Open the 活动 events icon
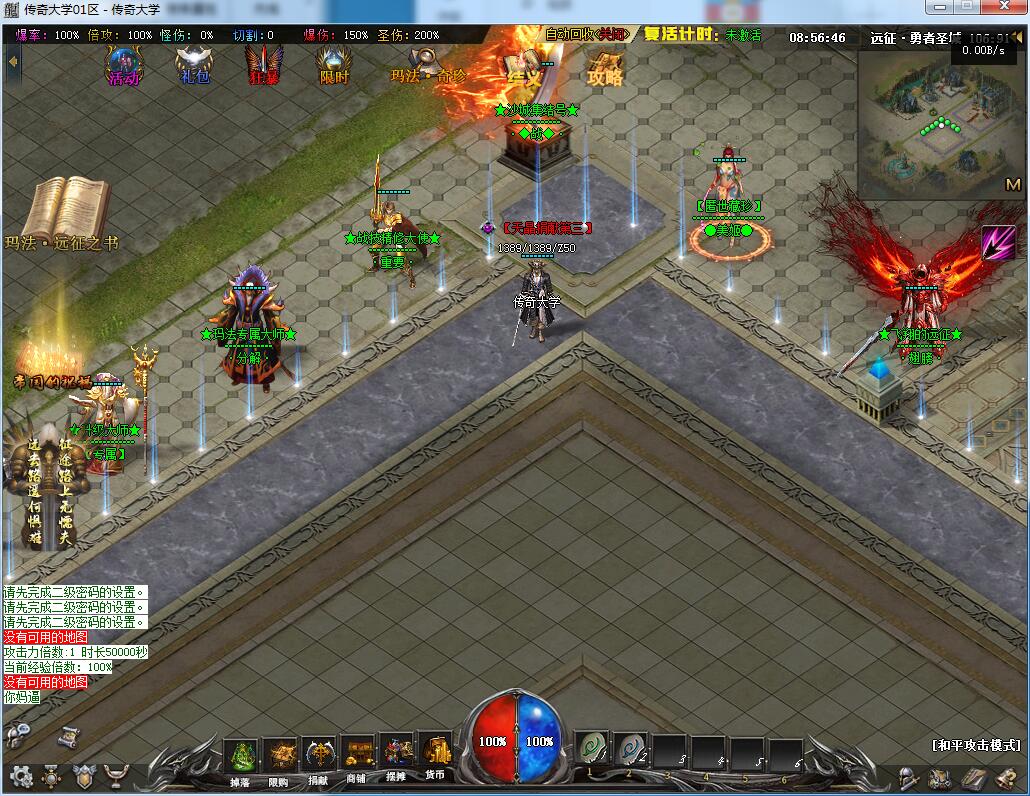This screenshot has height=796, width=1030. 125,65
